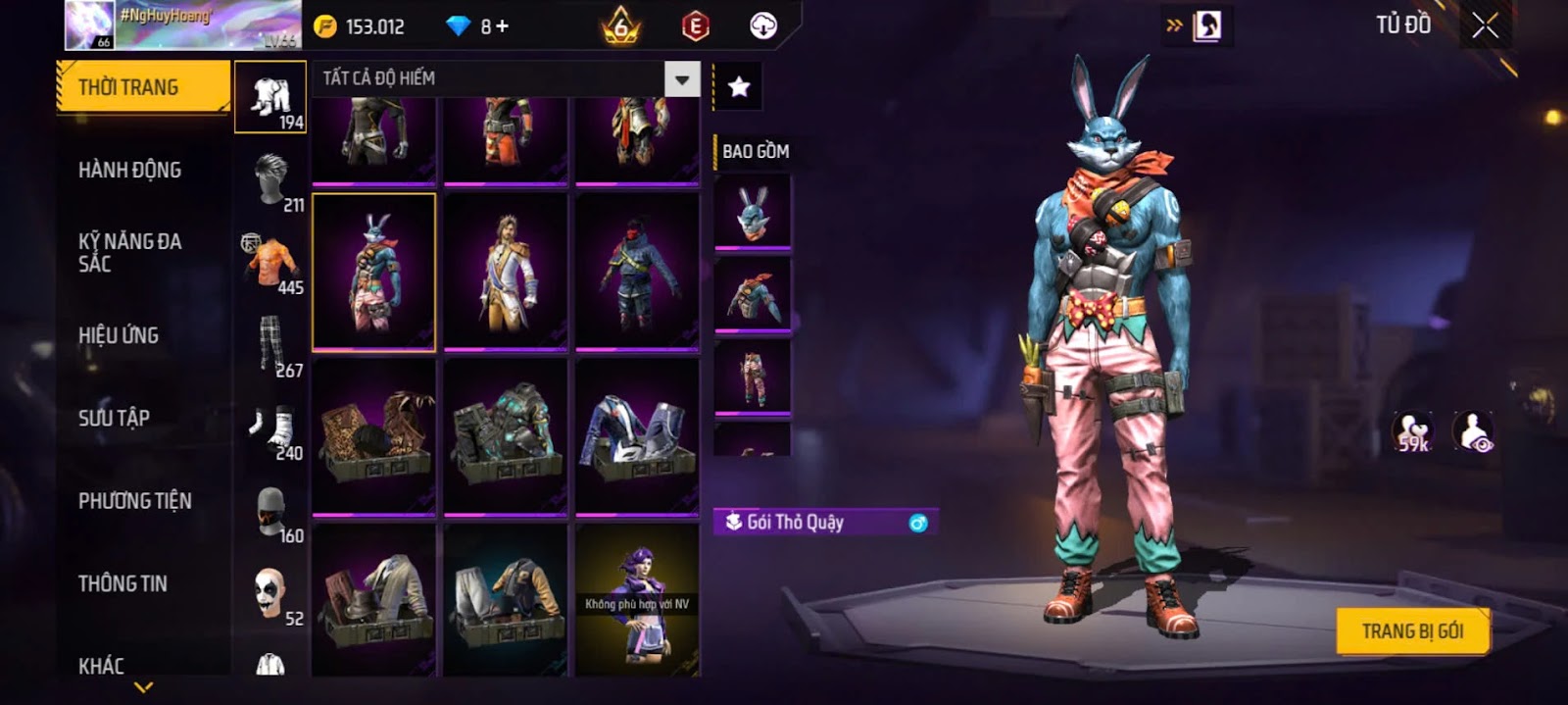The width and height of the screenshot is (1568, 705).
Task: Select the leopard print clothing crate
Action: pos(373,436)
